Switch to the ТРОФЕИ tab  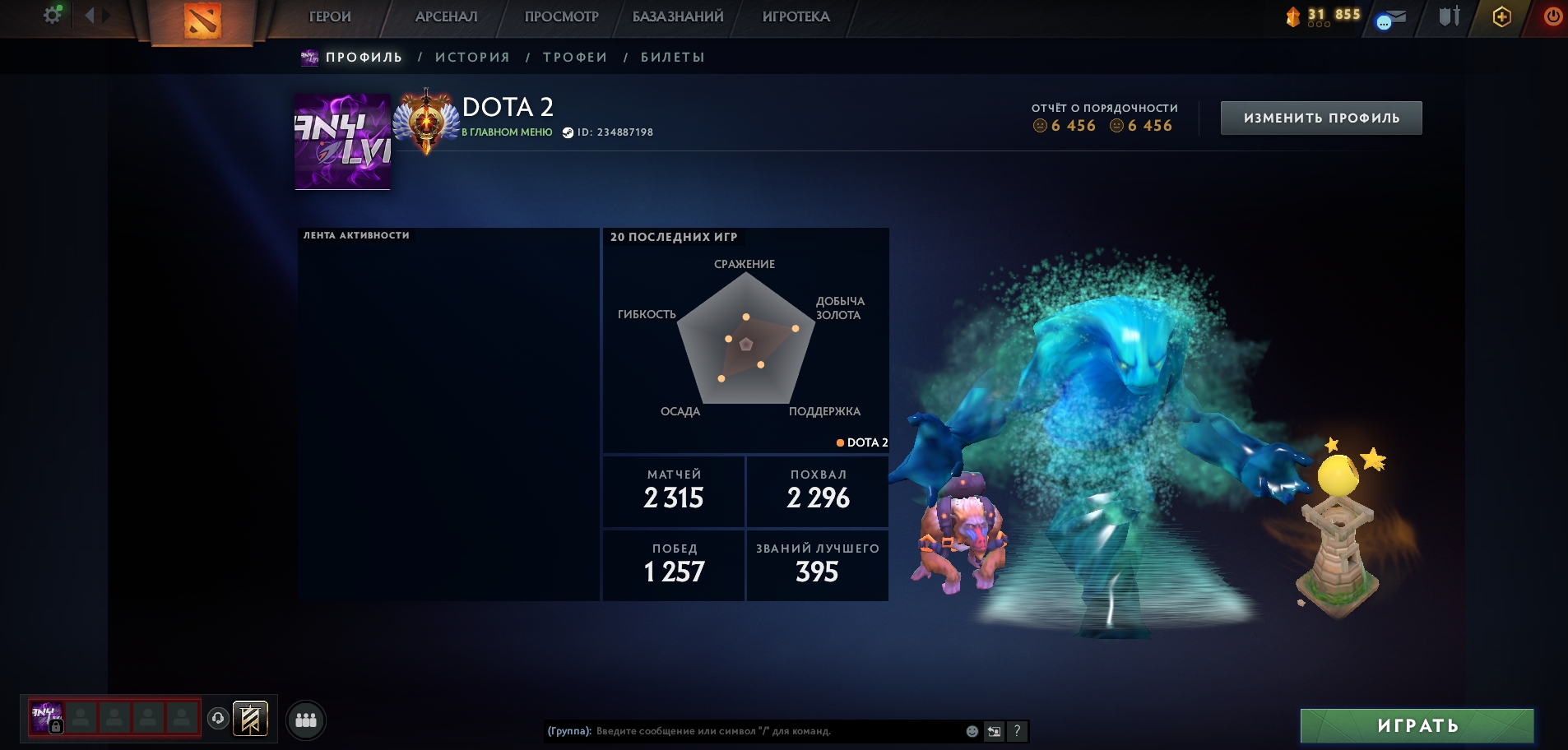coord(575,58)
